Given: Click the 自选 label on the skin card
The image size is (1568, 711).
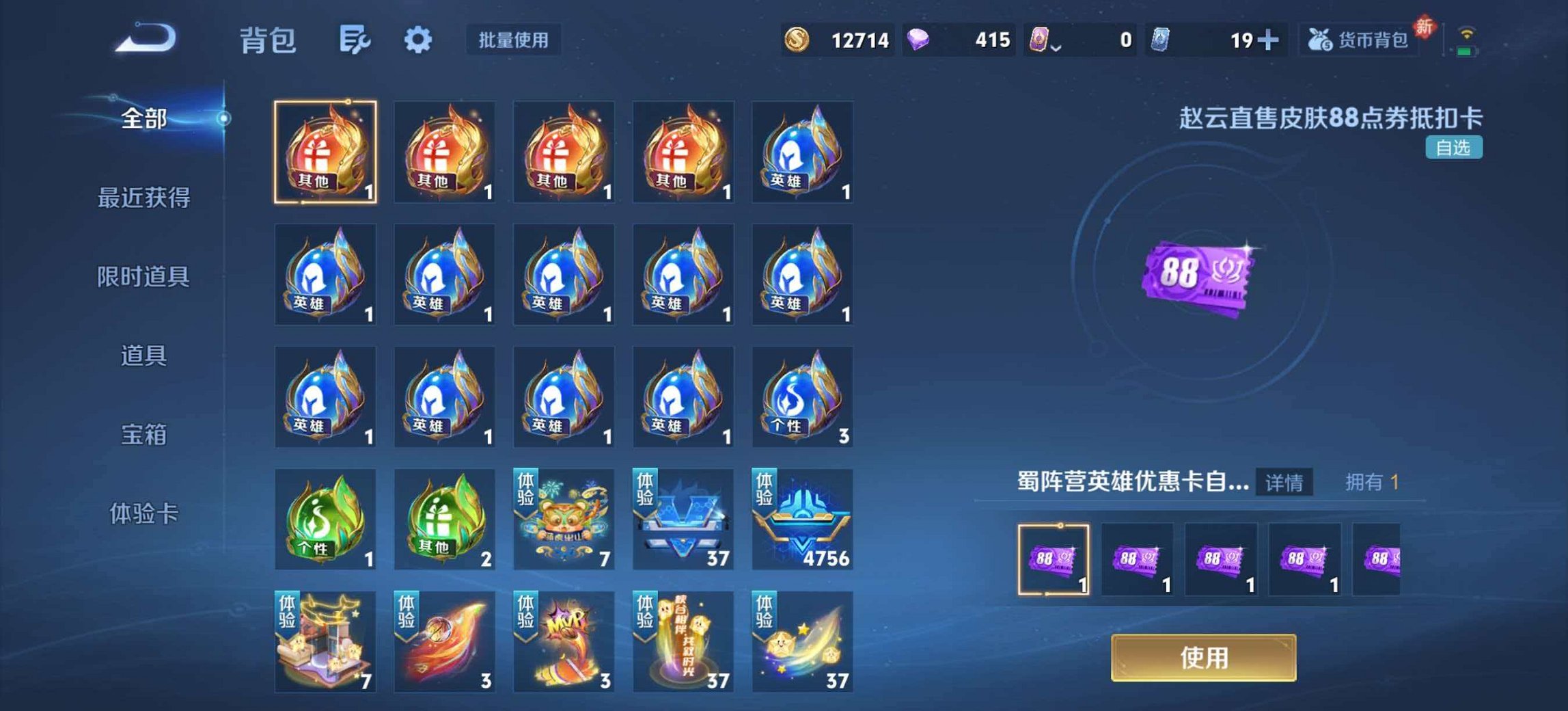Looking at the screenshot, I should [1453, 146].
